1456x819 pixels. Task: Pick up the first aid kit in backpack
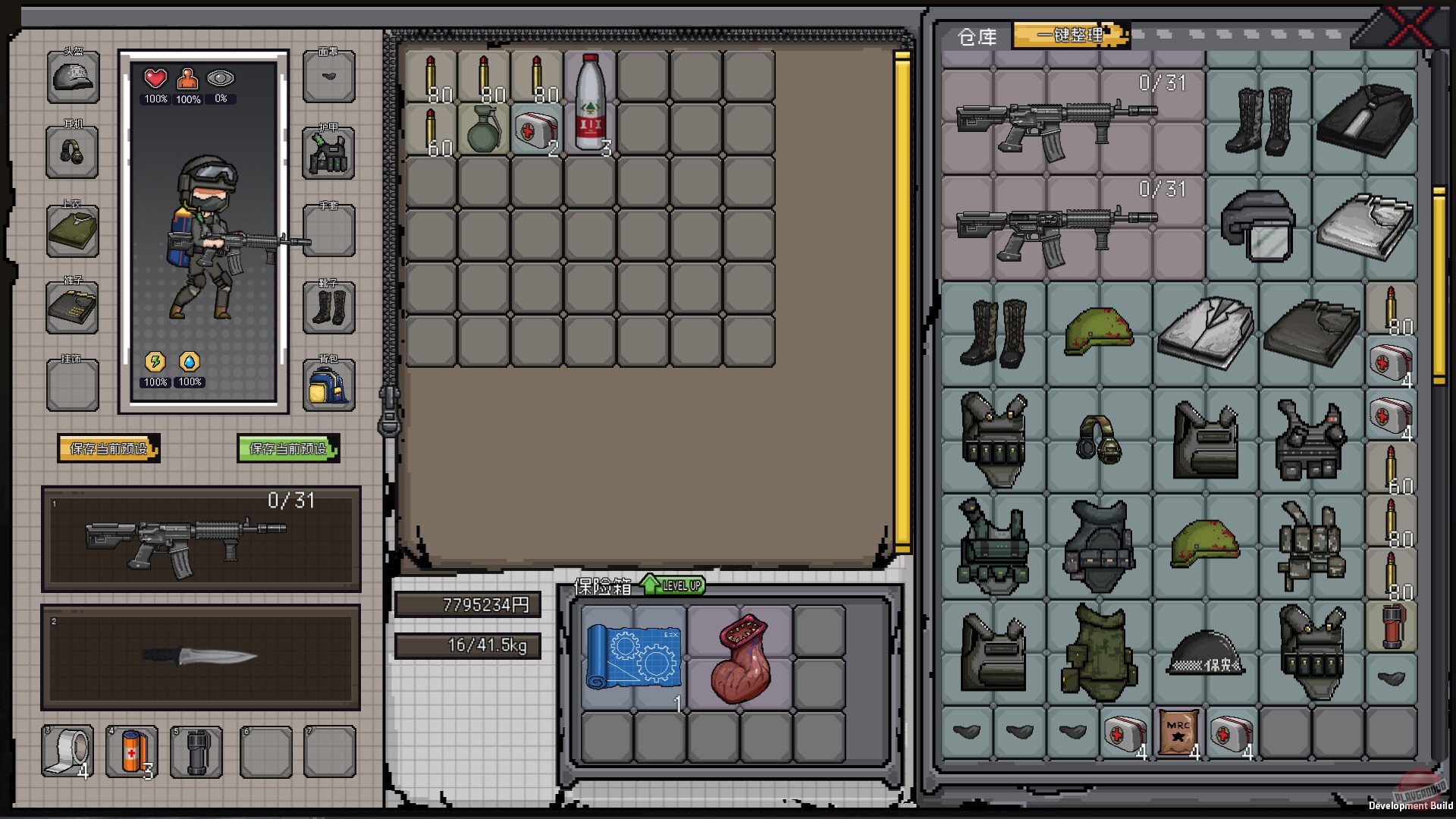click(x=537, y=127)
